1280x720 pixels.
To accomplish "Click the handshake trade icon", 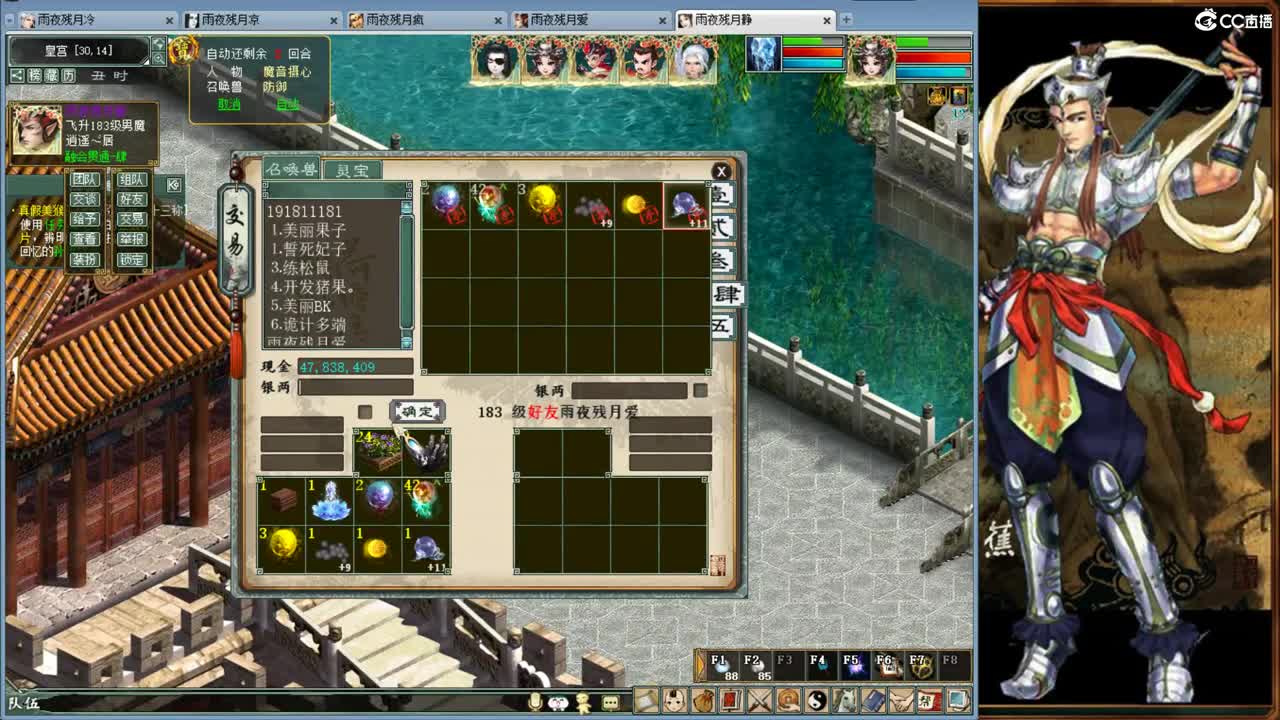I will [902, 701].
